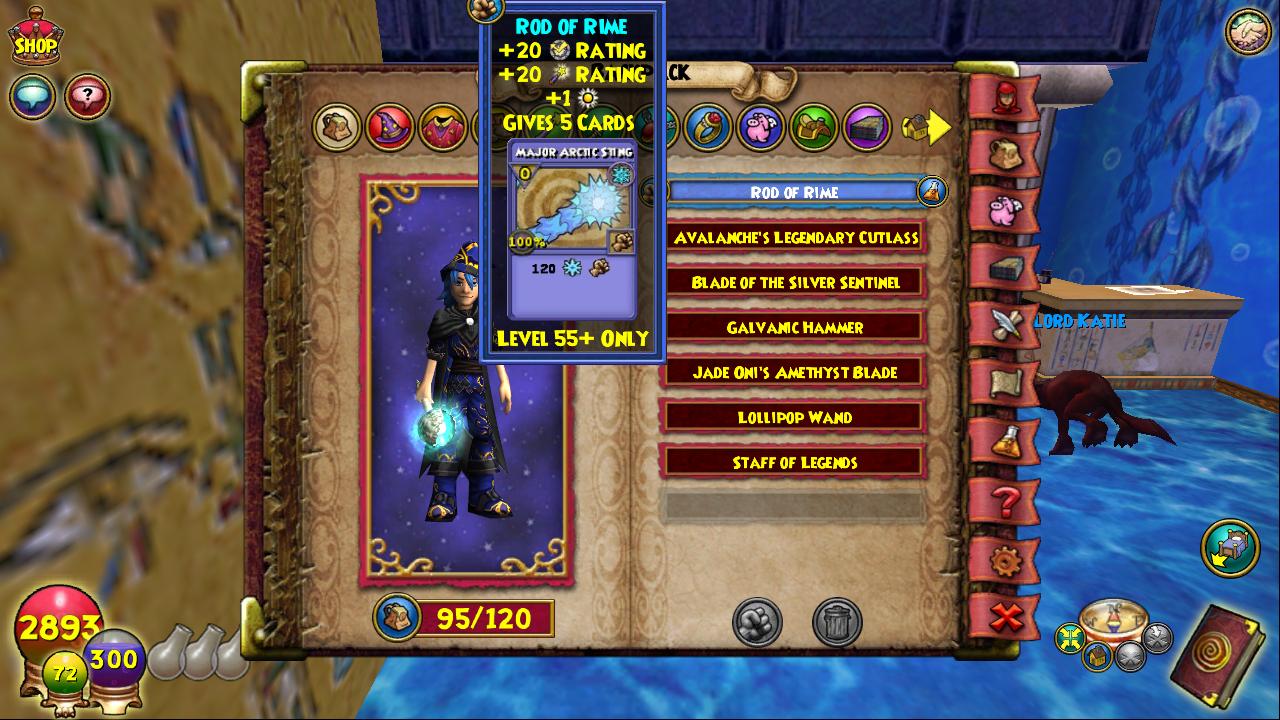Choose Blade of the Silver Sentinel
The height and width of the screenshot is (720, 1280).
(x=794, y=283)
